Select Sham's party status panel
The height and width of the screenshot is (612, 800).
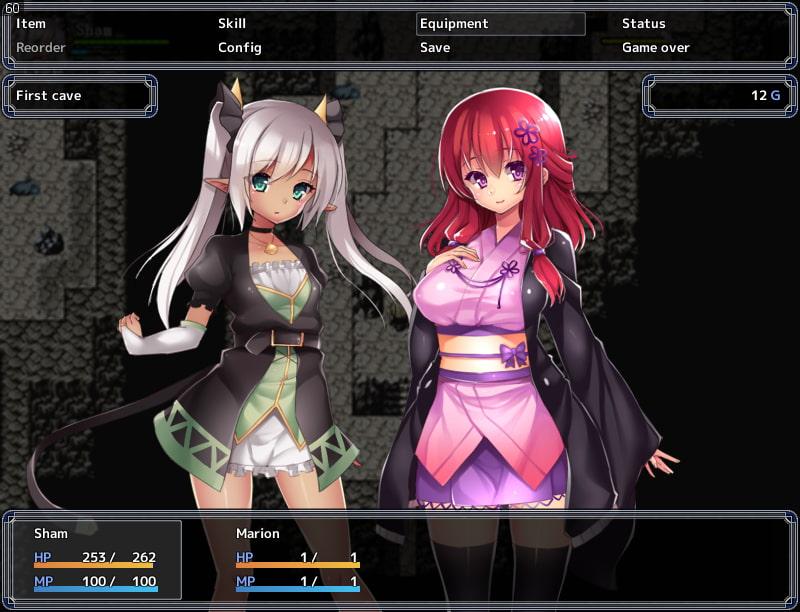click(96, 559)
